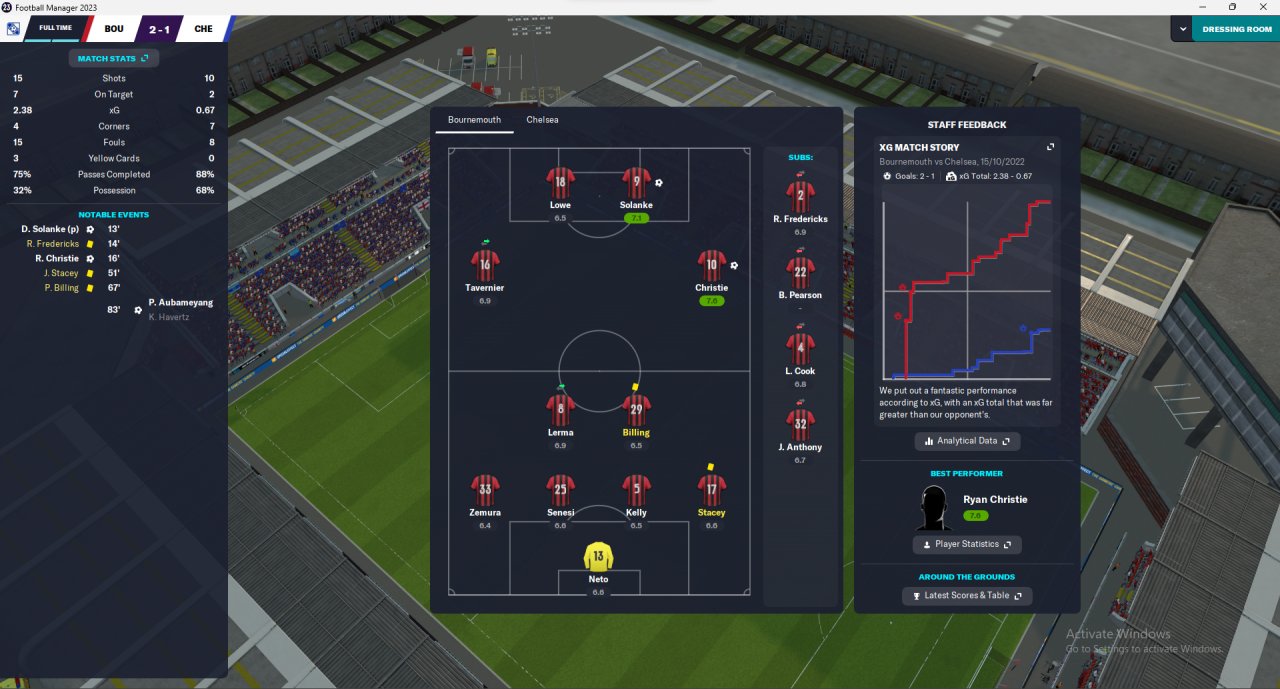Viewport: 1280px width, 689px height.
Task: Click substitute J. Anthony
Action: click(x=800, y=425)
